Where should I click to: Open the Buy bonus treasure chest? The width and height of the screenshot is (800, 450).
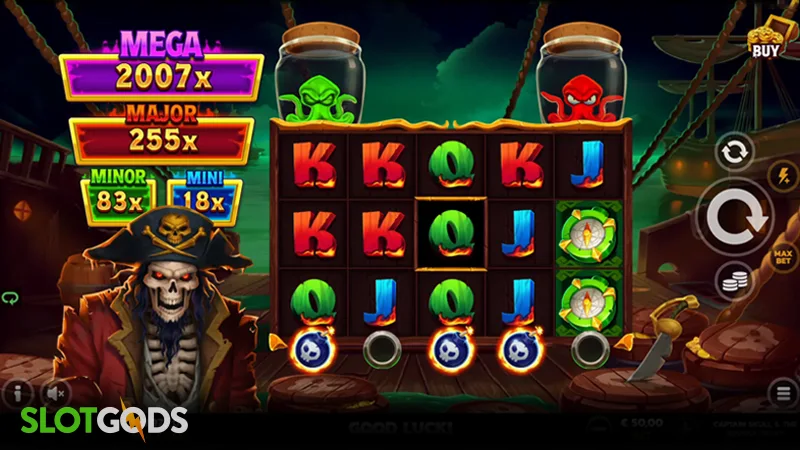765,38
